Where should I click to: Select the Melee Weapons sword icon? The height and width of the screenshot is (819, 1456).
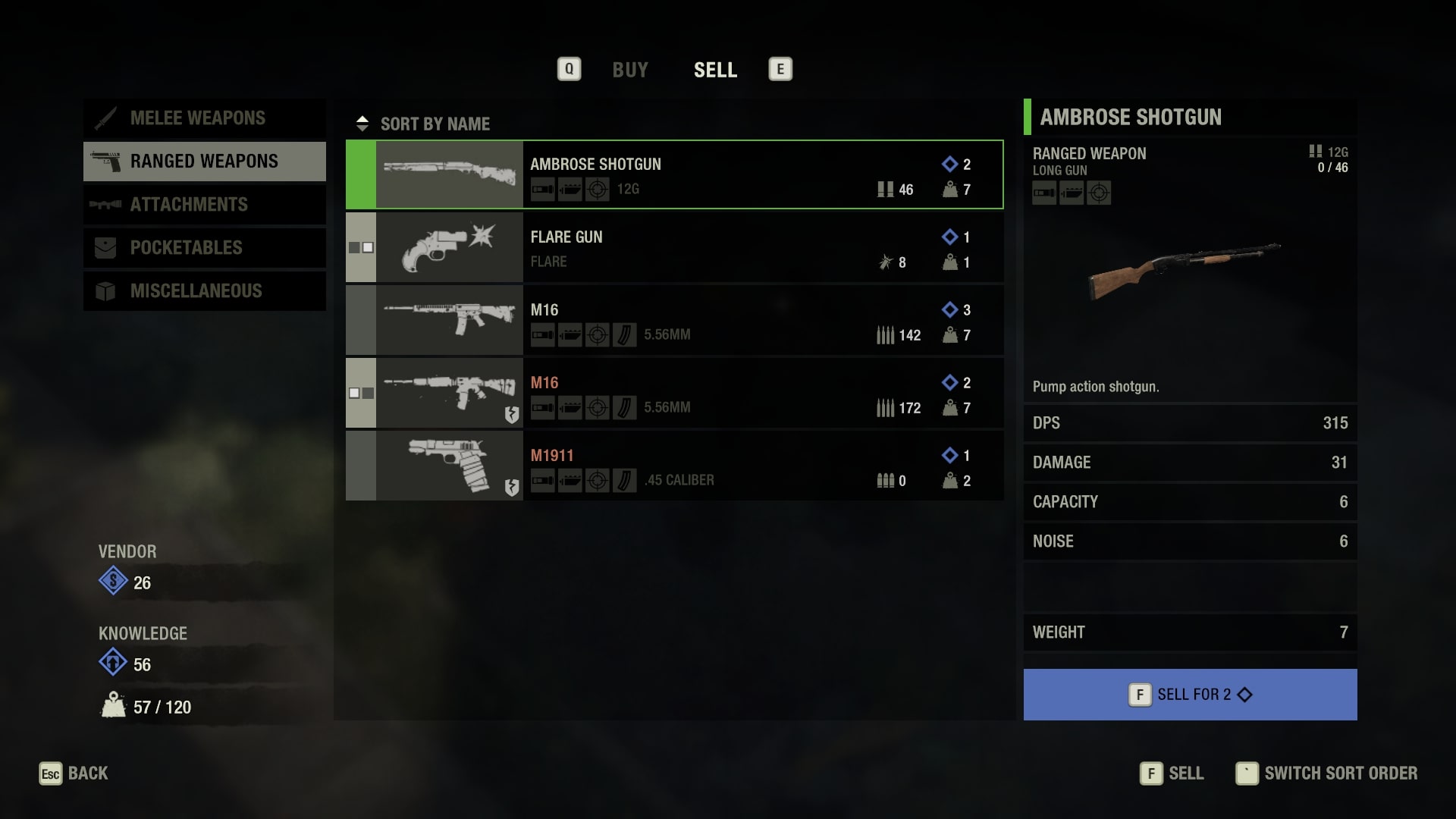pos(106,118)
